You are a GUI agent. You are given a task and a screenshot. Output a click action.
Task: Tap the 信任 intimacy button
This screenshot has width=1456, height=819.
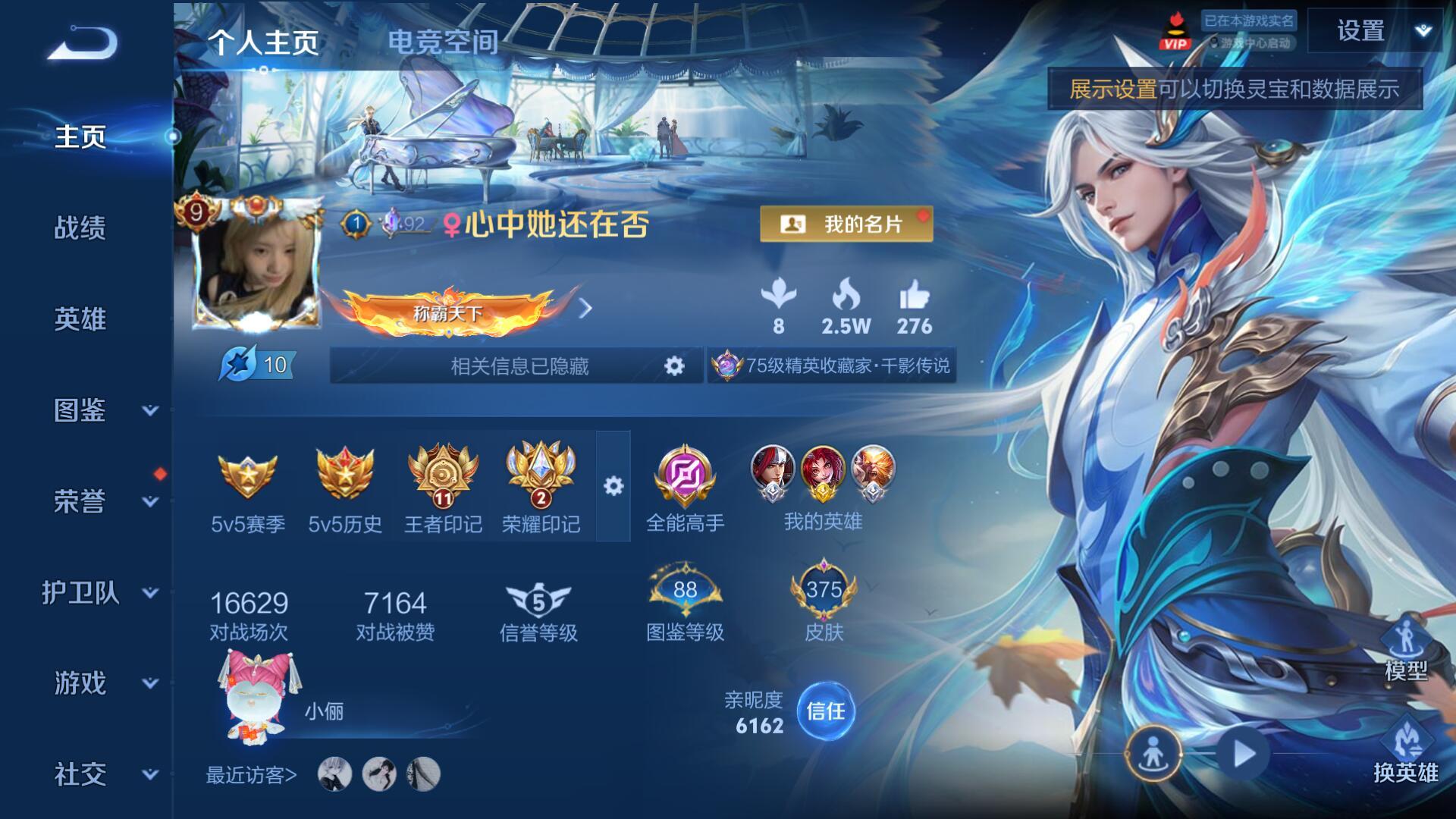point(825,711)
